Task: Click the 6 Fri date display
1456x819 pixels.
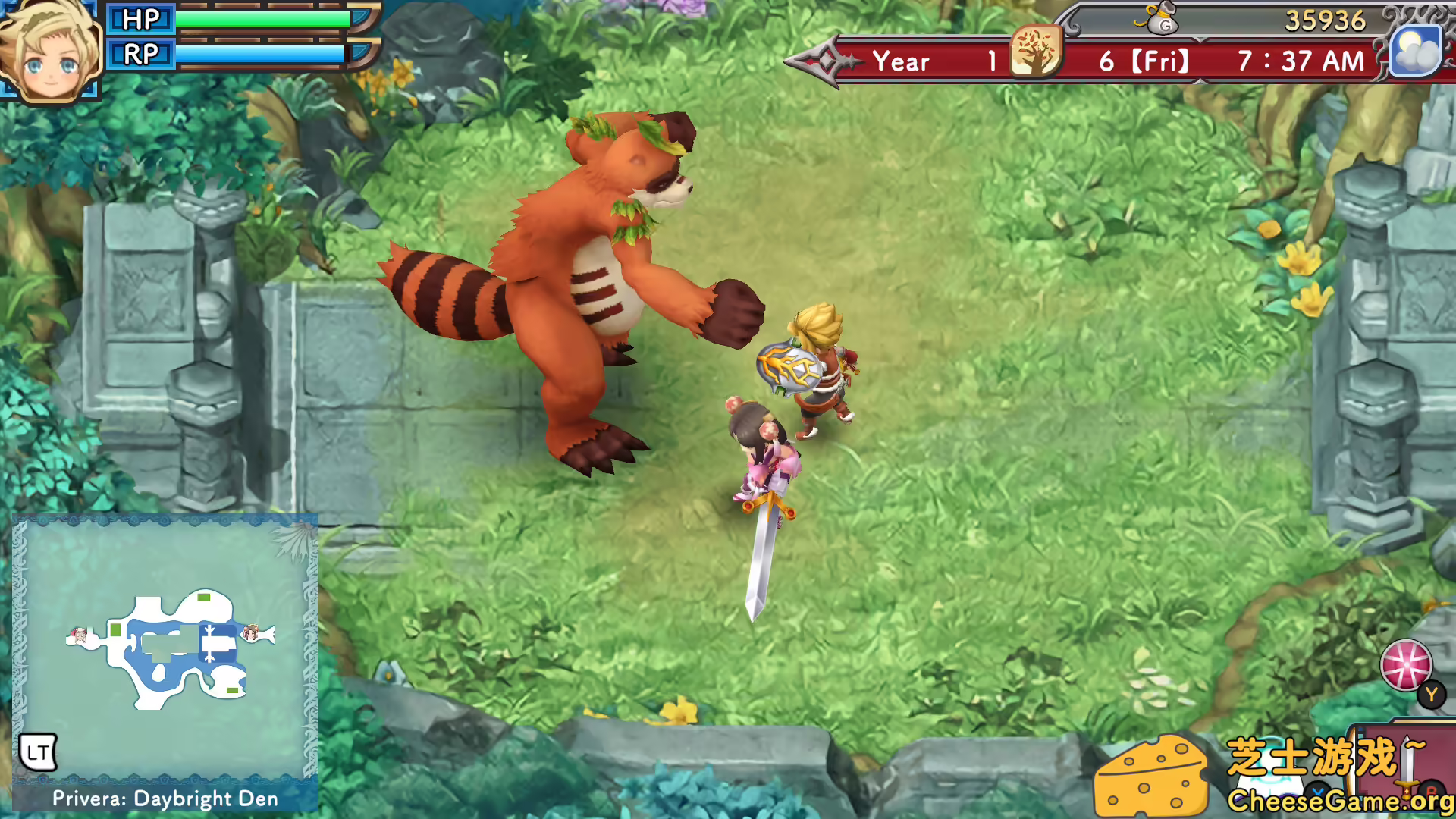Action: [x=1145, y=61]
